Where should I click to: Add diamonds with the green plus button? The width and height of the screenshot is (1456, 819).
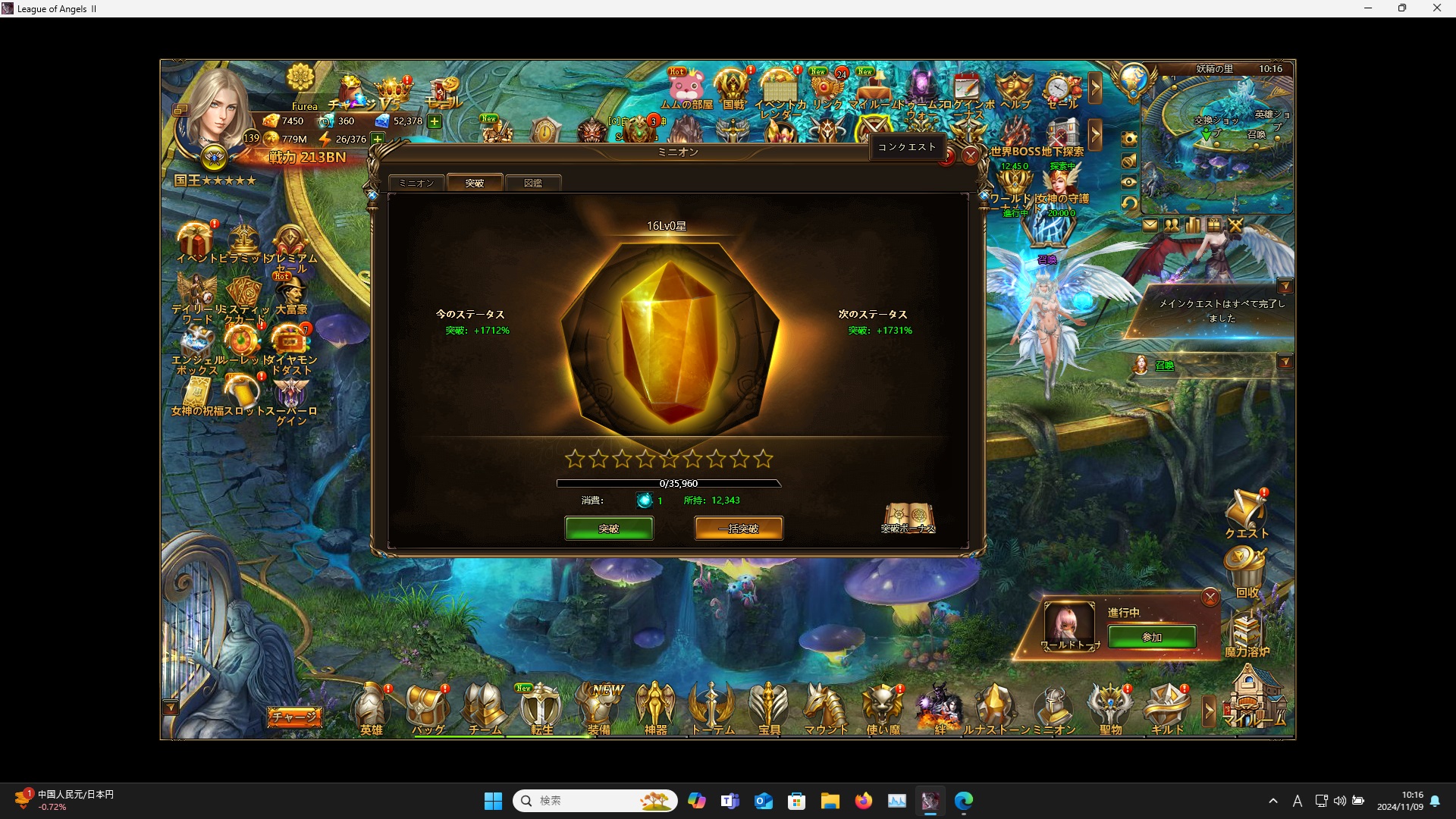click(x=435, y=121)
